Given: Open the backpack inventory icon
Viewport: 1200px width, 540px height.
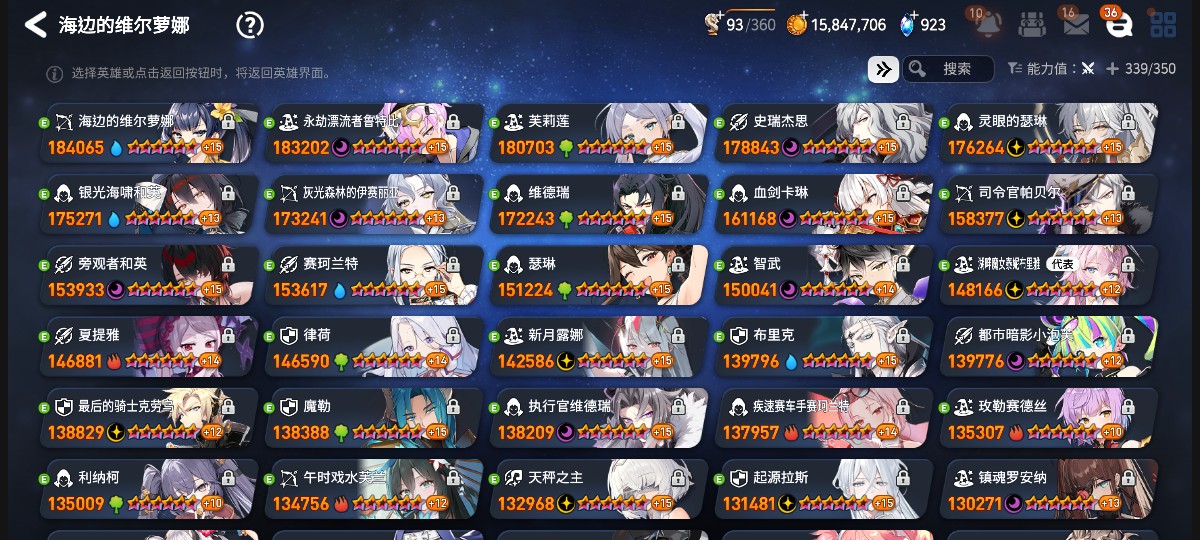Looking at the screenshot, I should tap(1033, 24).
